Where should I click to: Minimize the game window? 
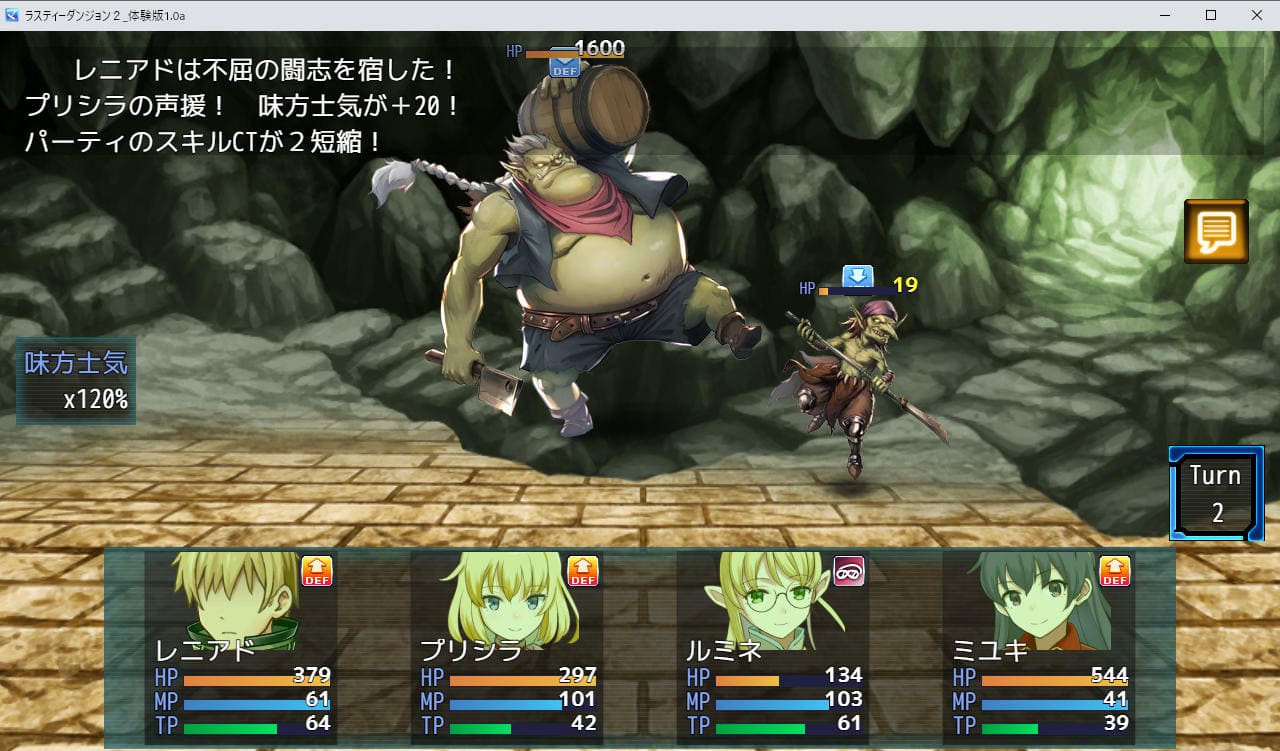click(1164, 15)
